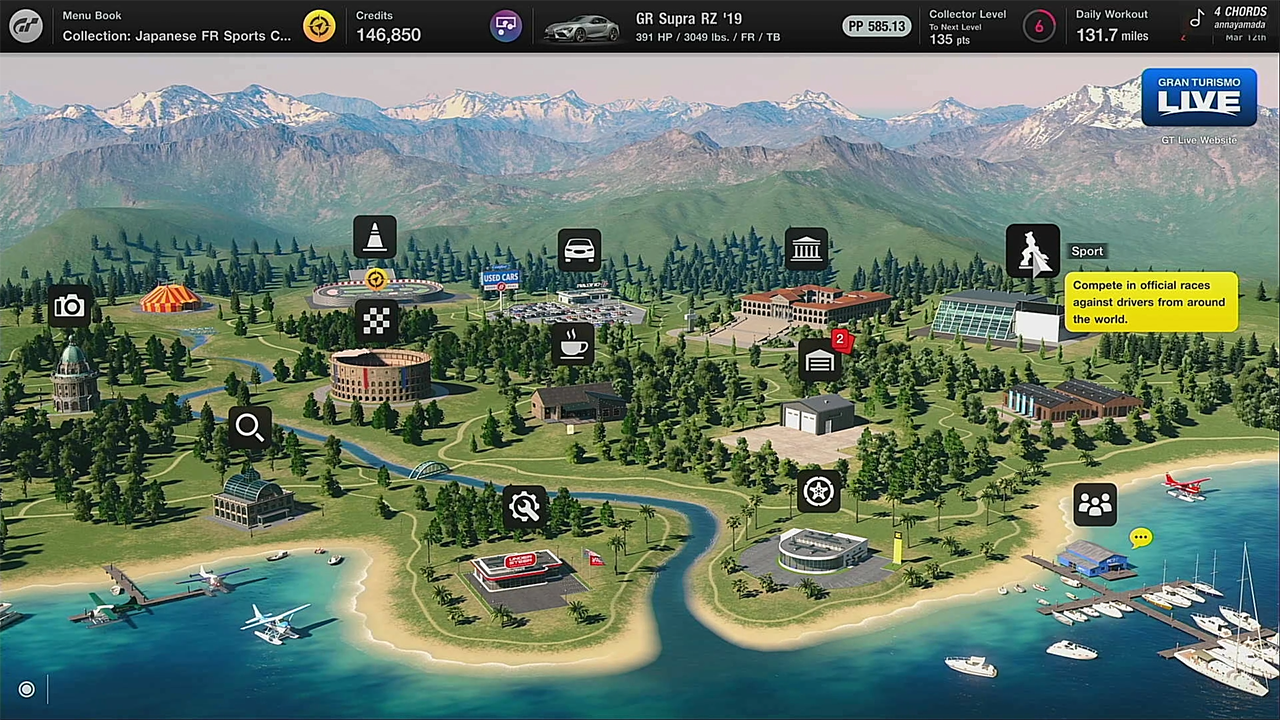Open the Sport pavilion icon

click(x=1032, y=250)
